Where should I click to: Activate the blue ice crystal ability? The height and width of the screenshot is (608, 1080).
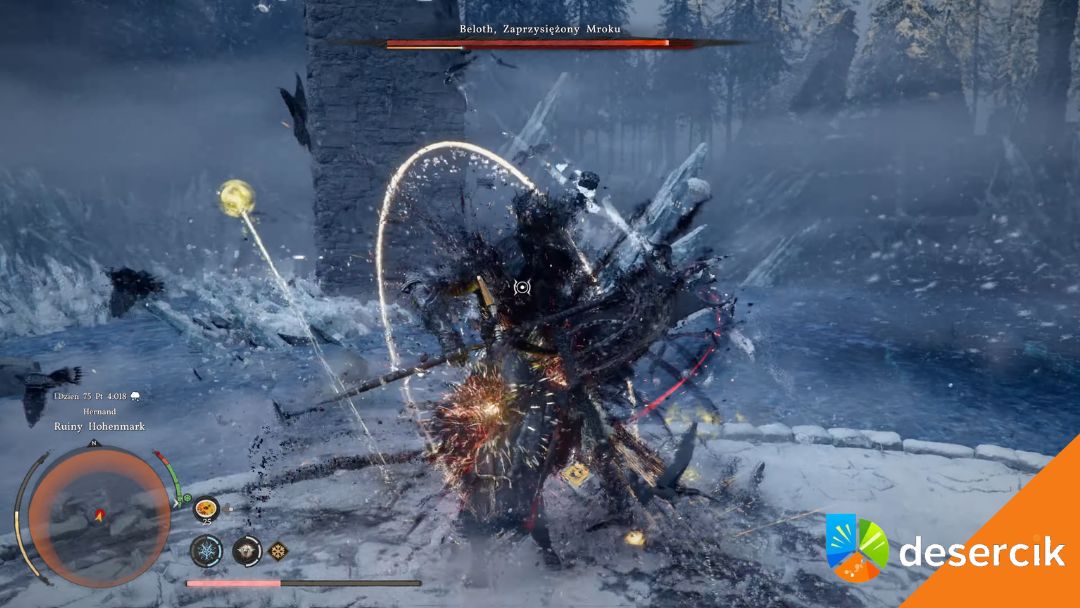[208, 550]
